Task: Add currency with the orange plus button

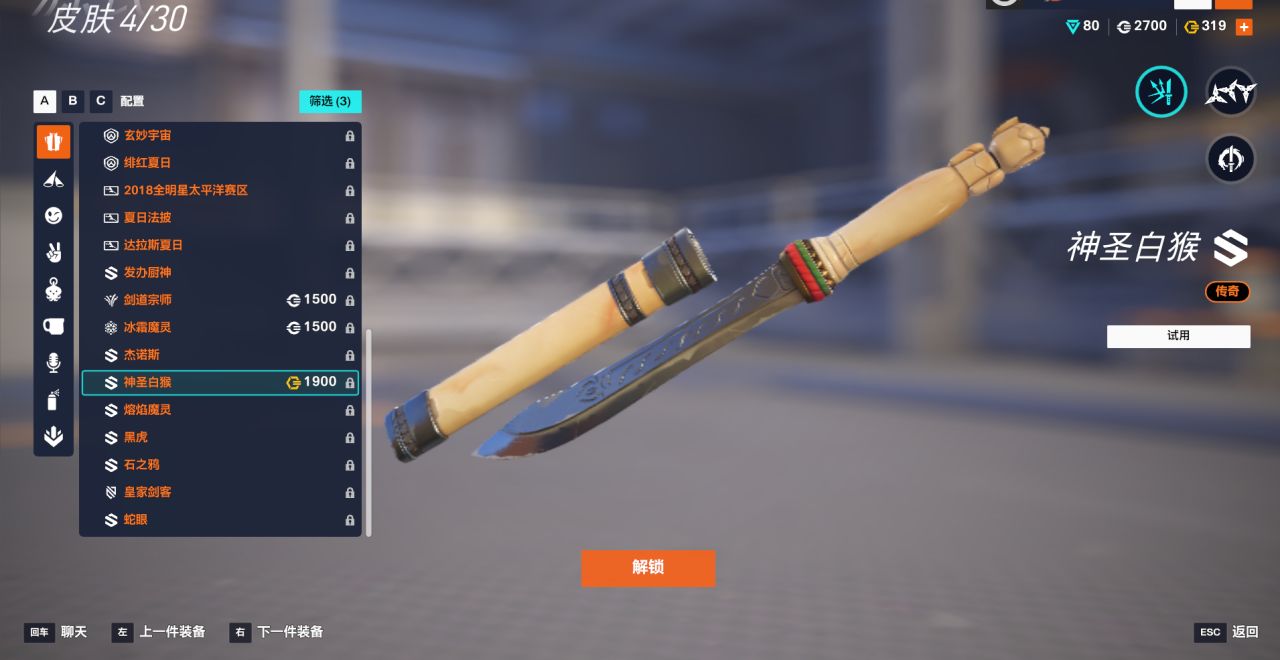Action: click(1244, 27)
